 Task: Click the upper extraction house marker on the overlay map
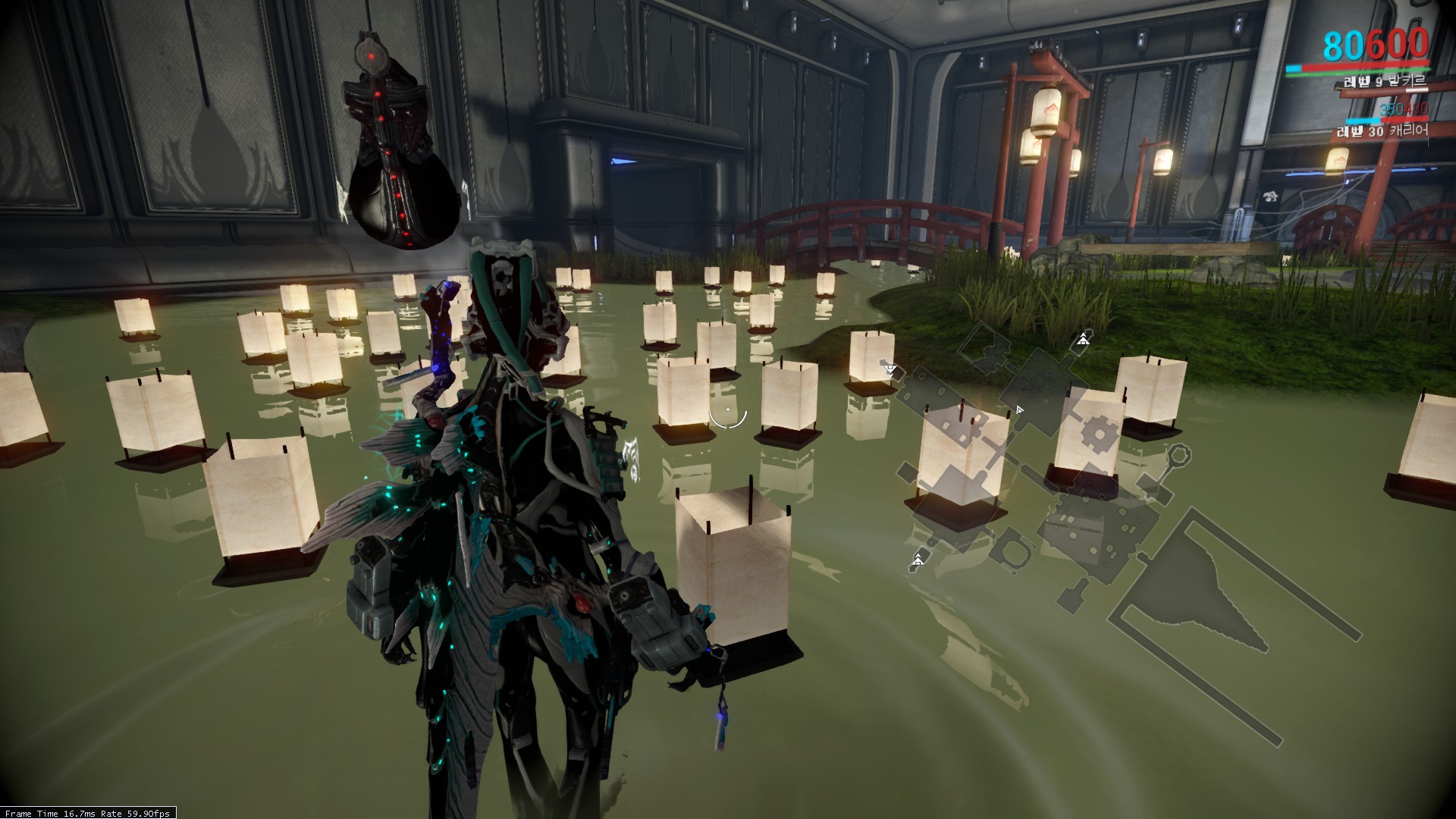pyautogui.click(x=1083, y=340)
